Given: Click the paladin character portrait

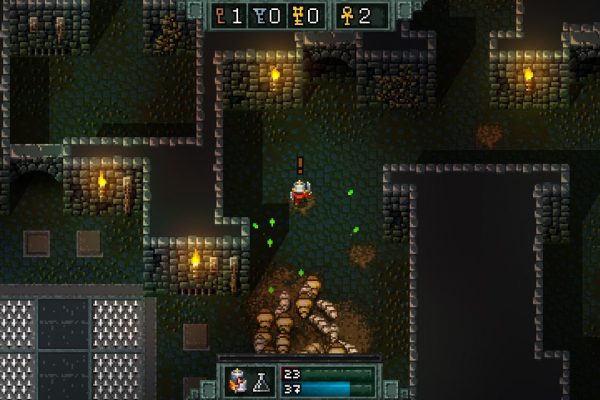Looking at the screenshot, I should [x=239, y=380].
